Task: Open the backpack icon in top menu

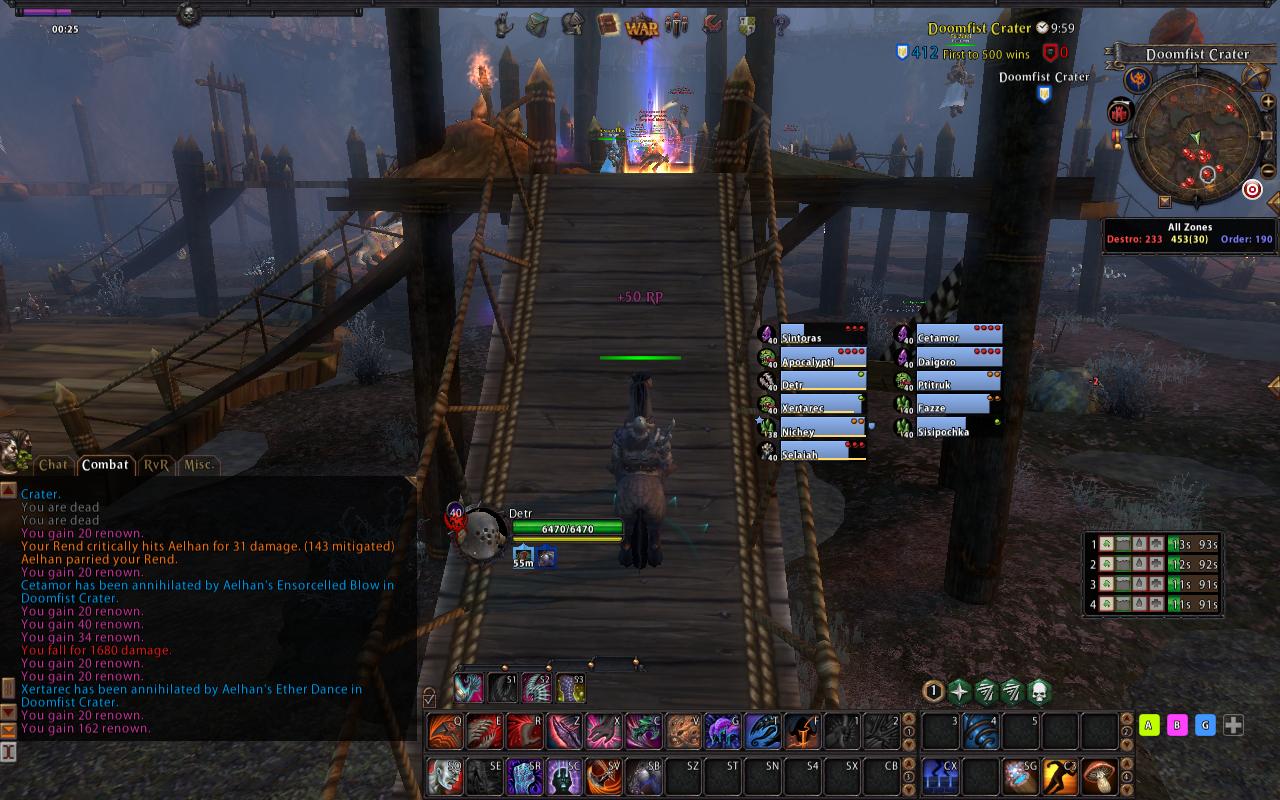Action: 537,24
